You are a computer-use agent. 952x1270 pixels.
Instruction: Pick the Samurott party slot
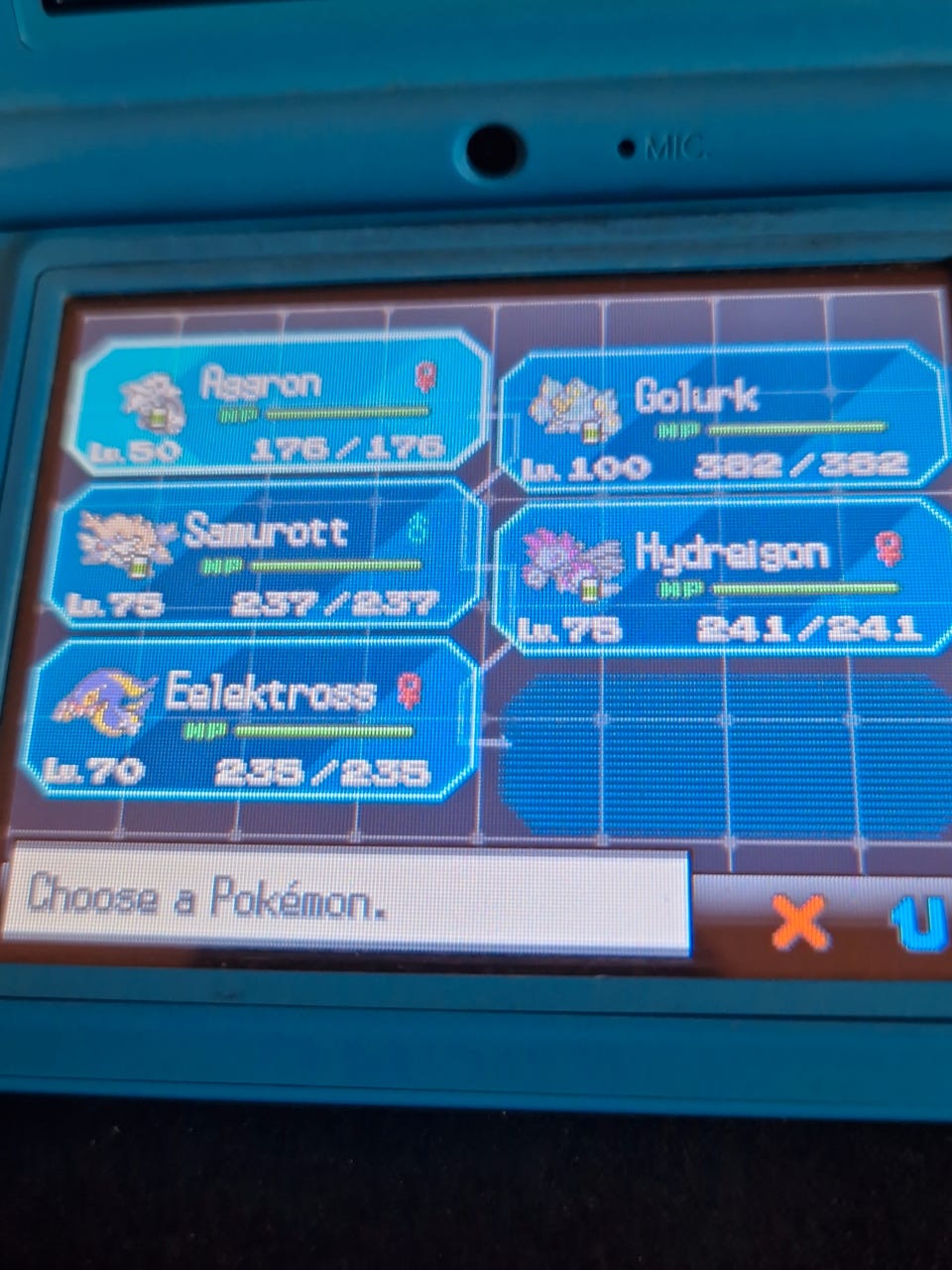[266, 558]
